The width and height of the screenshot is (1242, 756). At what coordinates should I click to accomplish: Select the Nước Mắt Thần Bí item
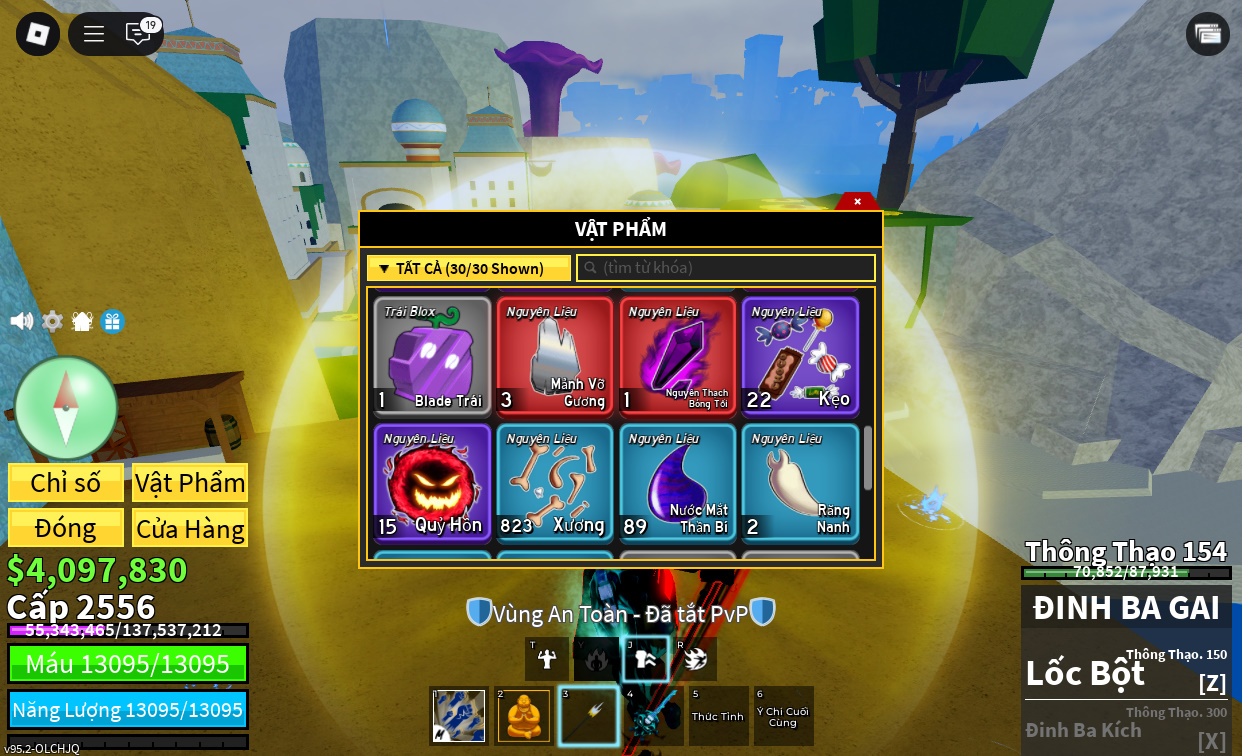coord(678,483)
